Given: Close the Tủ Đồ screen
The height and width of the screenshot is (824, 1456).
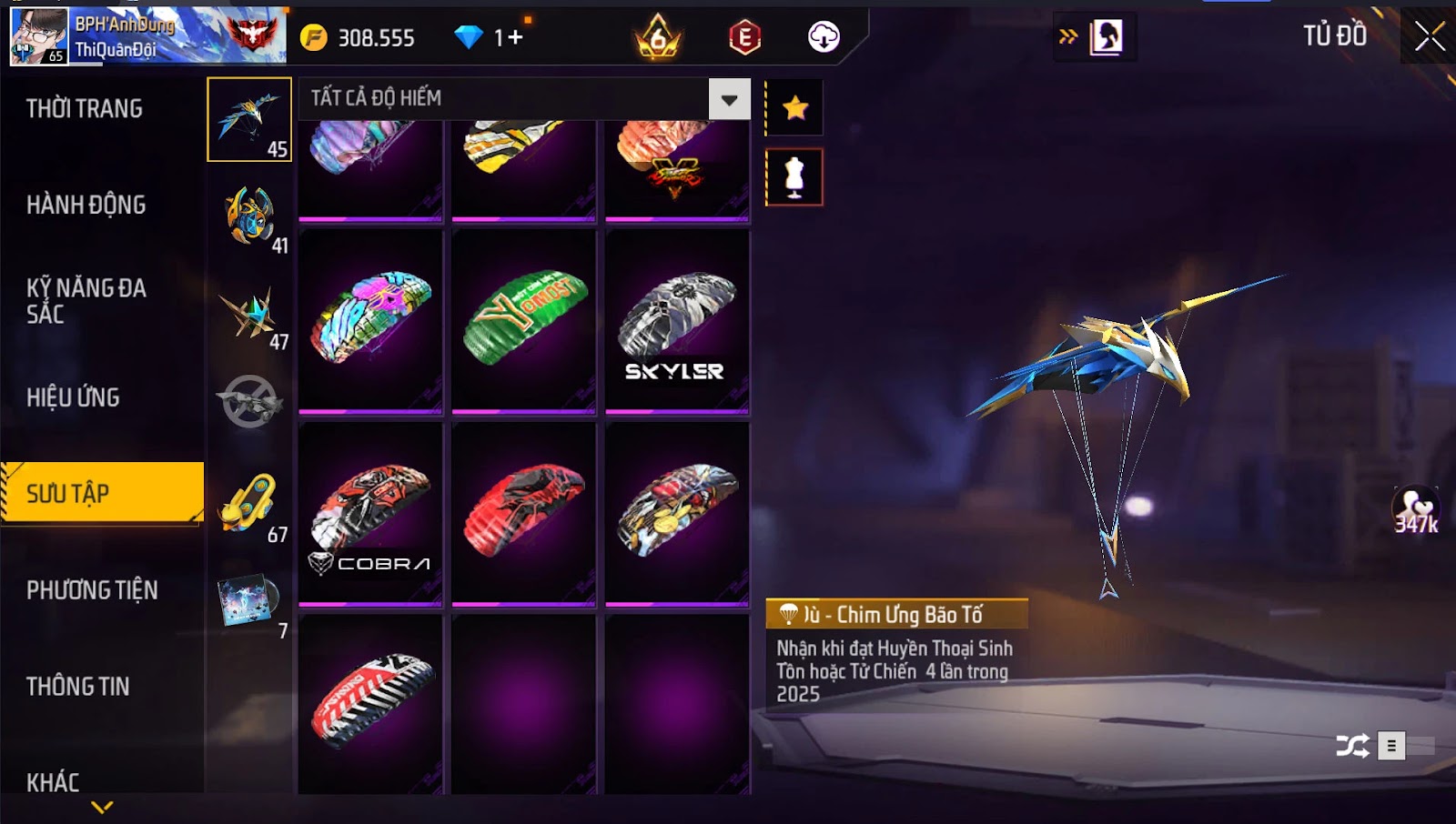Looking at the screenshot, I should [1429, 36].
